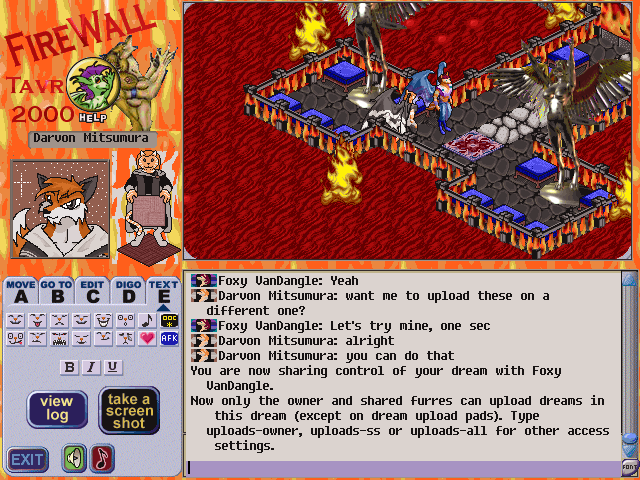Open the font button beside chat input
The width and height of the screenshot is (640, 480).
click(x=629, y=467)
